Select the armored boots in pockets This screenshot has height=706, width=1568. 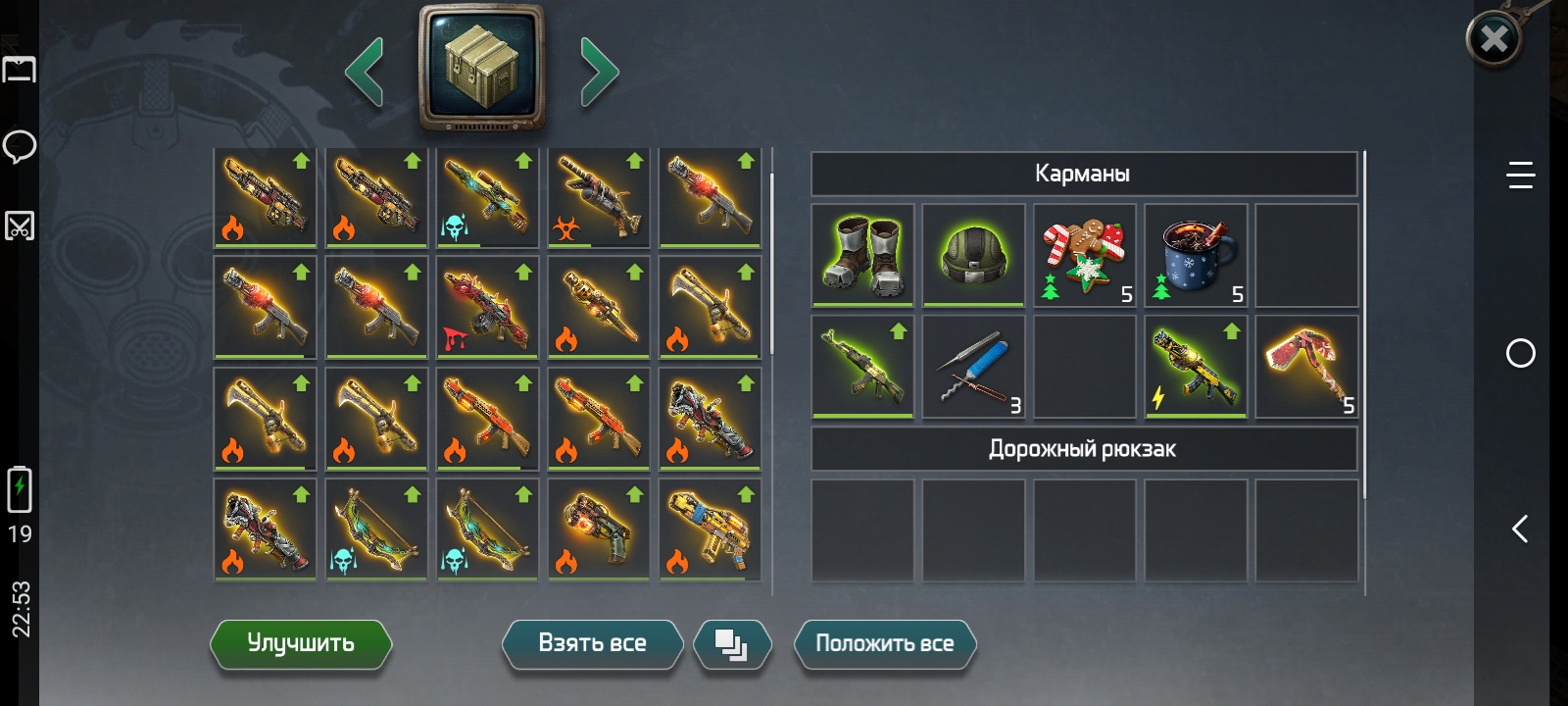(862, 255)
